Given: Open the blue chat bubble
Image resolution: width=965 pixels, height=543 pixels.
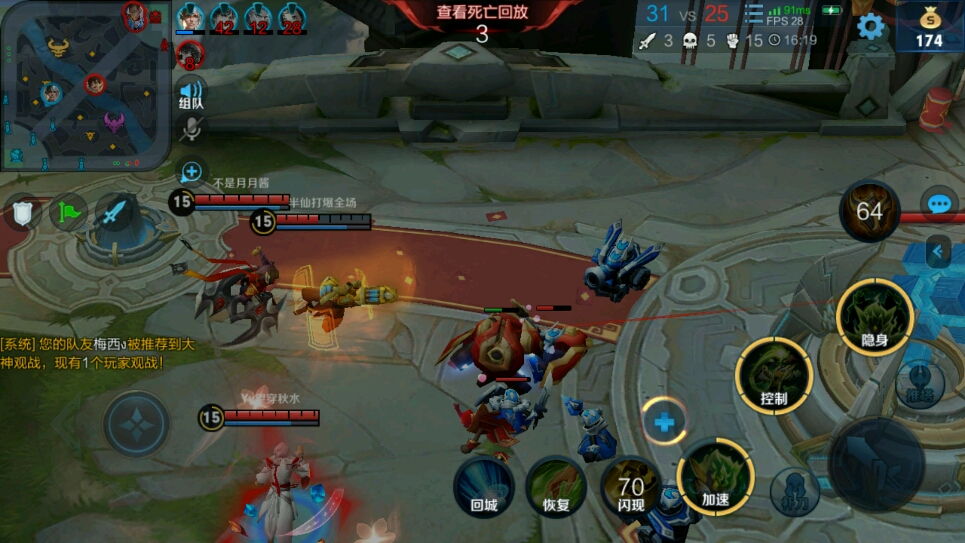Looking at the screenshot, I should [x=938, y=204].
